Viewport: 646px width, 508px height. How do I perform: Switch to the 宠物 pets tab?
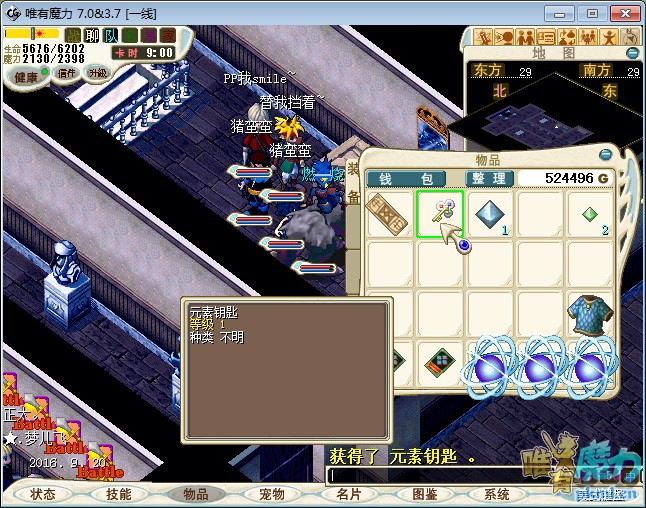tap(272, 494)
